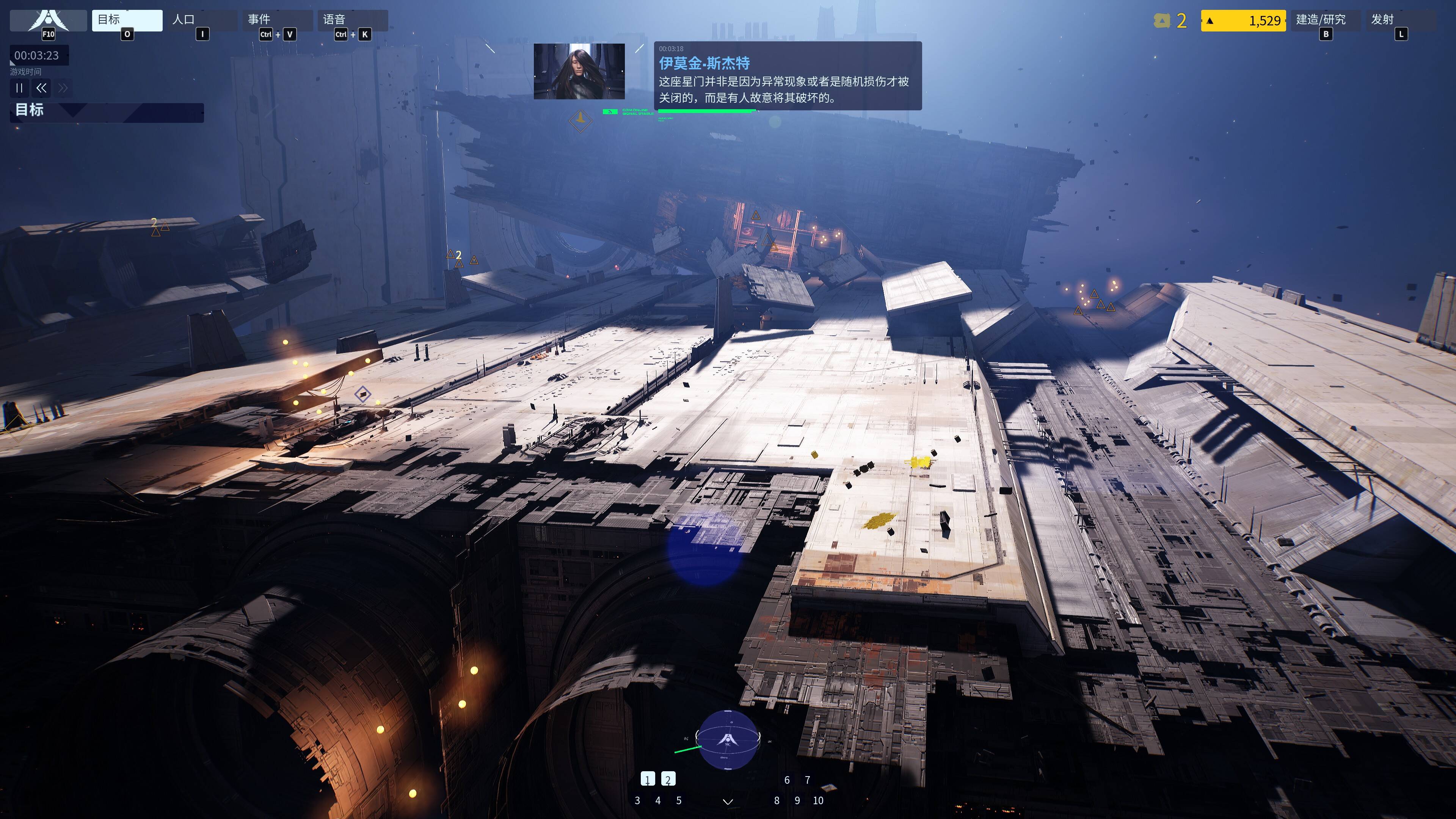This screenshot has width=1456, height=819.
Task: Open the 建造/研究 build and research menu
Action: tap(1325, 20)
